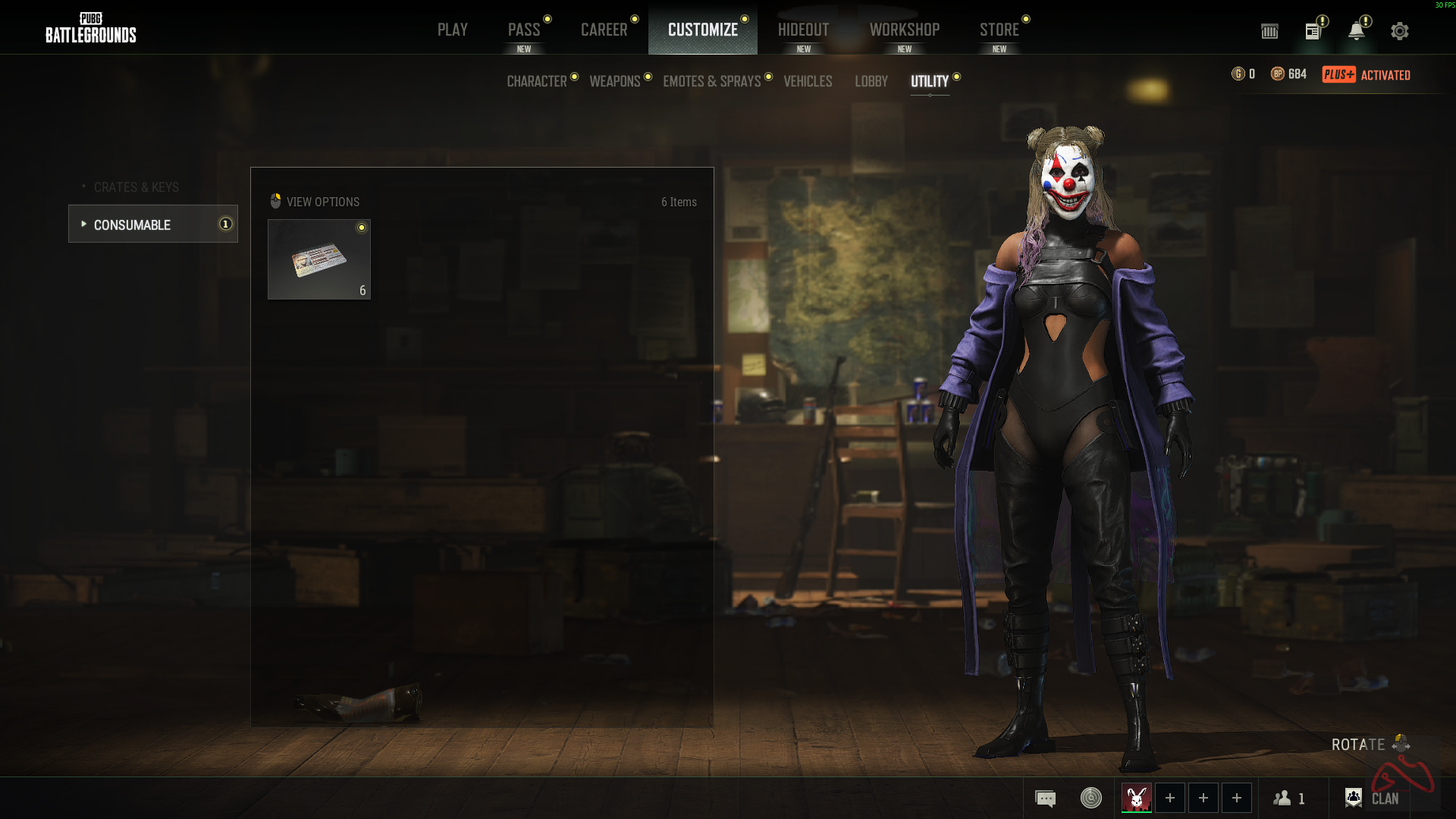Viewport: 1456px width, 819px height.
Task: Select the Vehicles sub-tab
Action: tap(808, 81)
